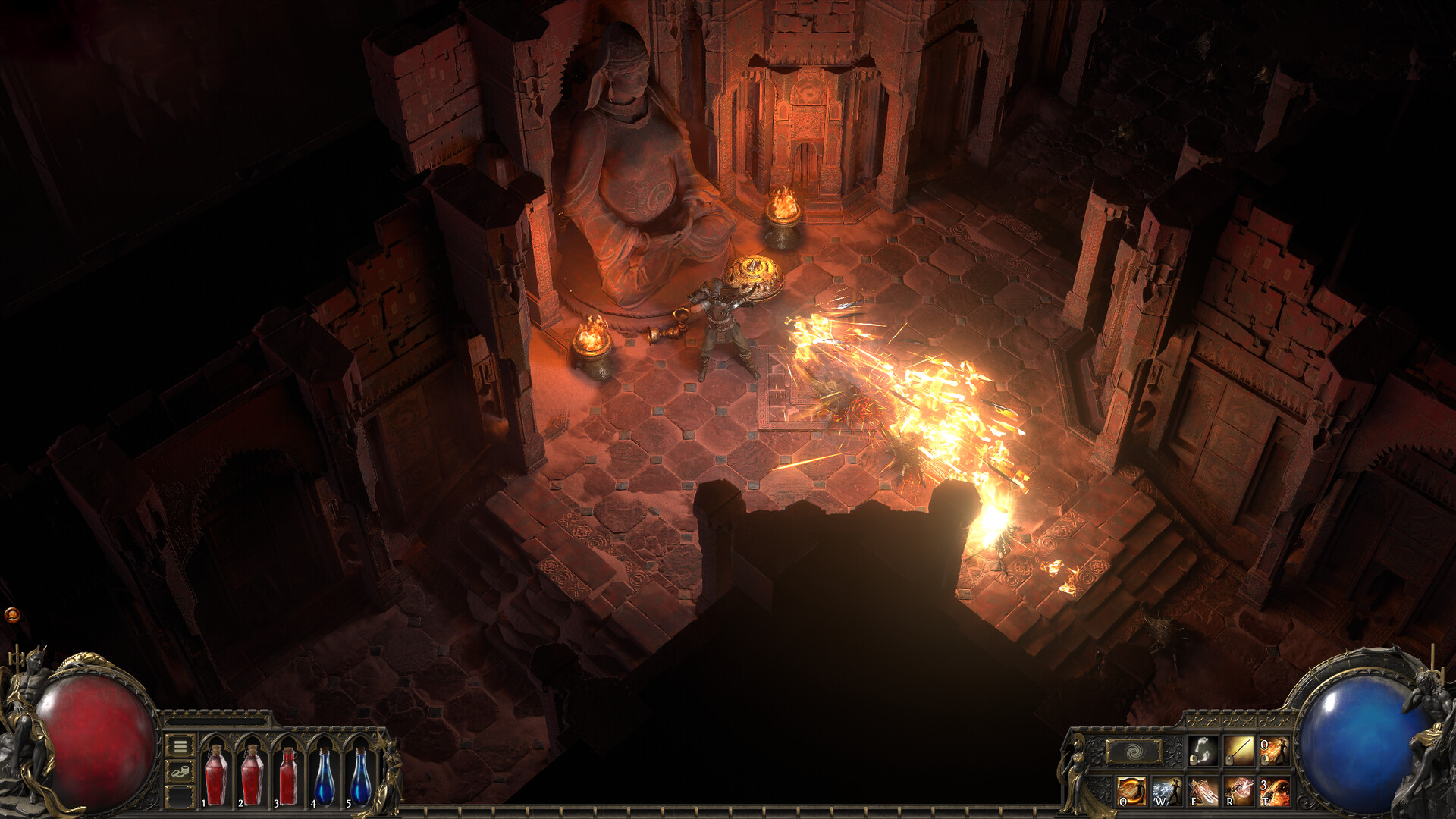The height and width of the screenshot is (819, 1456).
Task: Click the experience bar above the flasks
Action: pos(216,721)
